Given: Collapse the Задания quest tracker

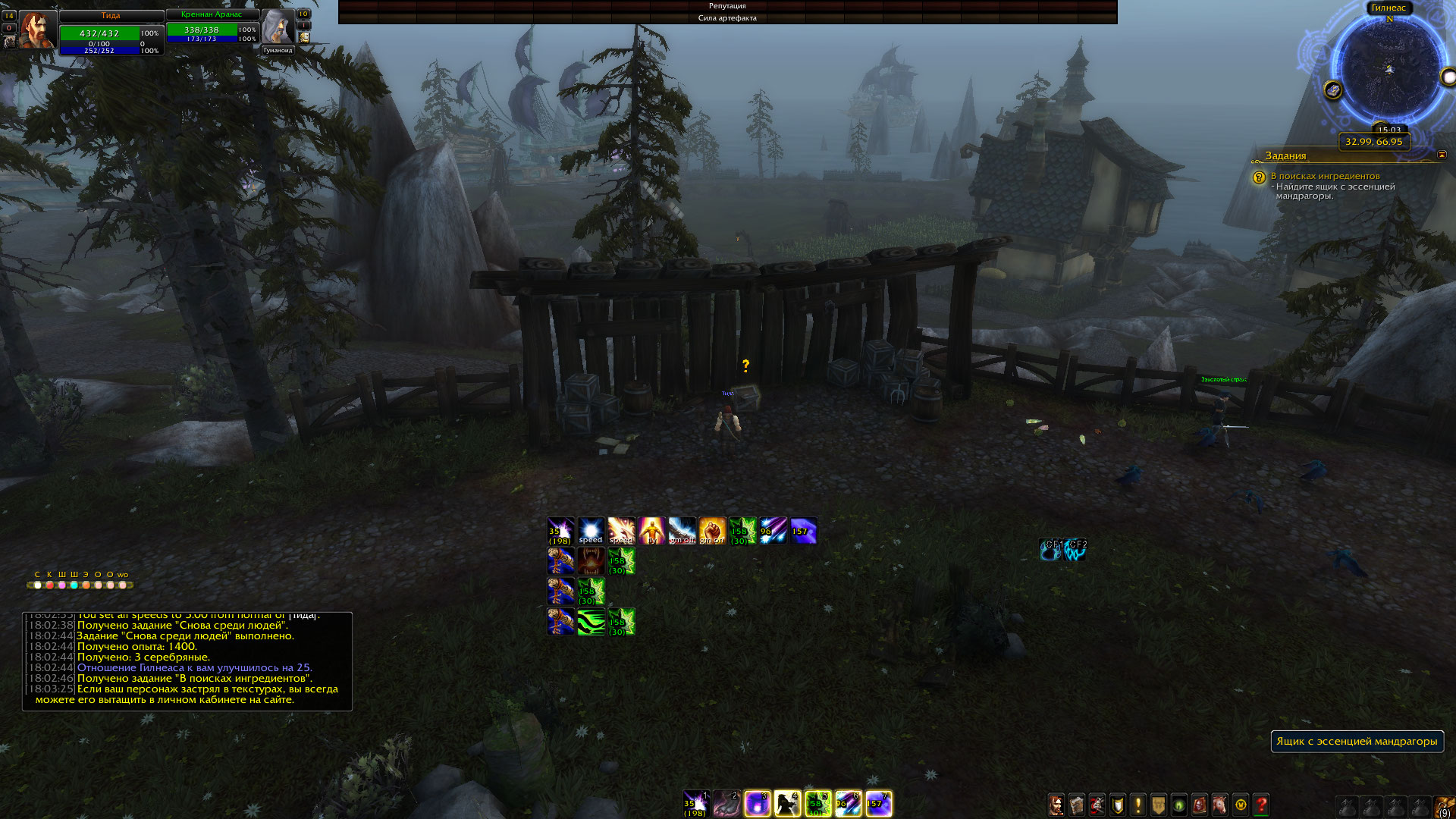Looking at the screenshot, I should coord(1442,155).
